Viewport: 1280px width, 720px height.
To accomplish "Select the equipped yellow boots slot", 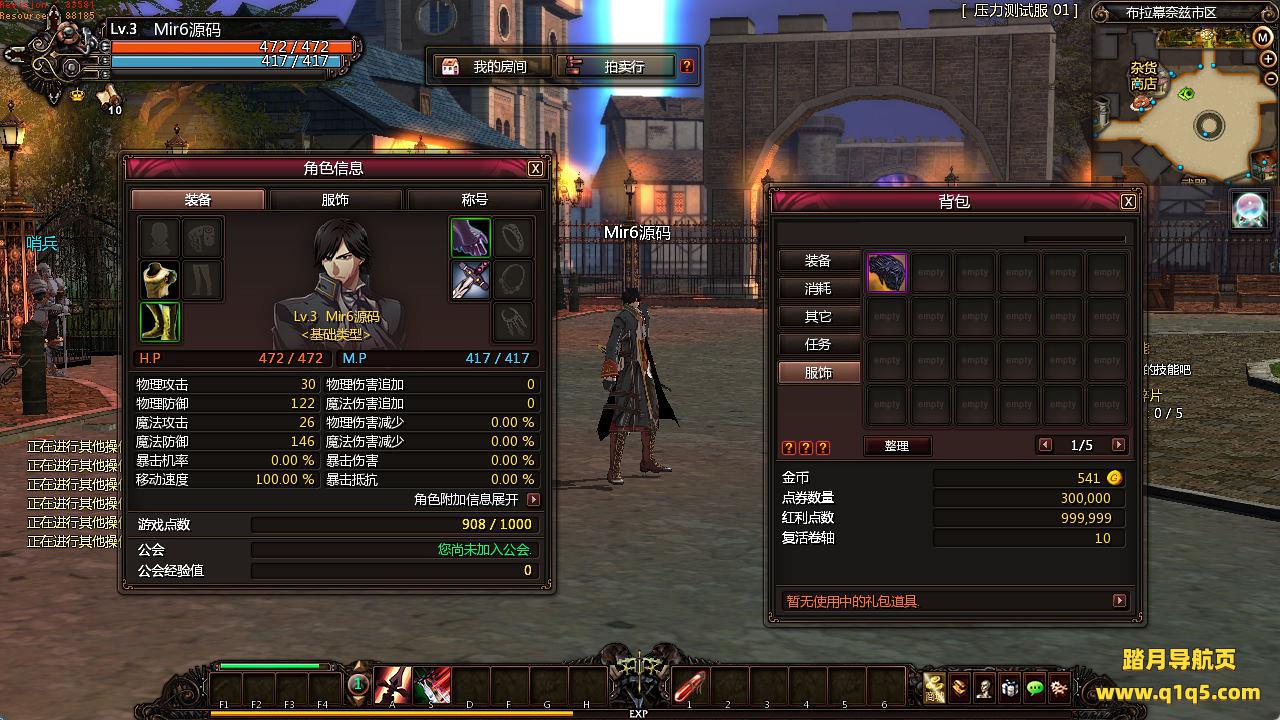I will [x=160, y=322].
